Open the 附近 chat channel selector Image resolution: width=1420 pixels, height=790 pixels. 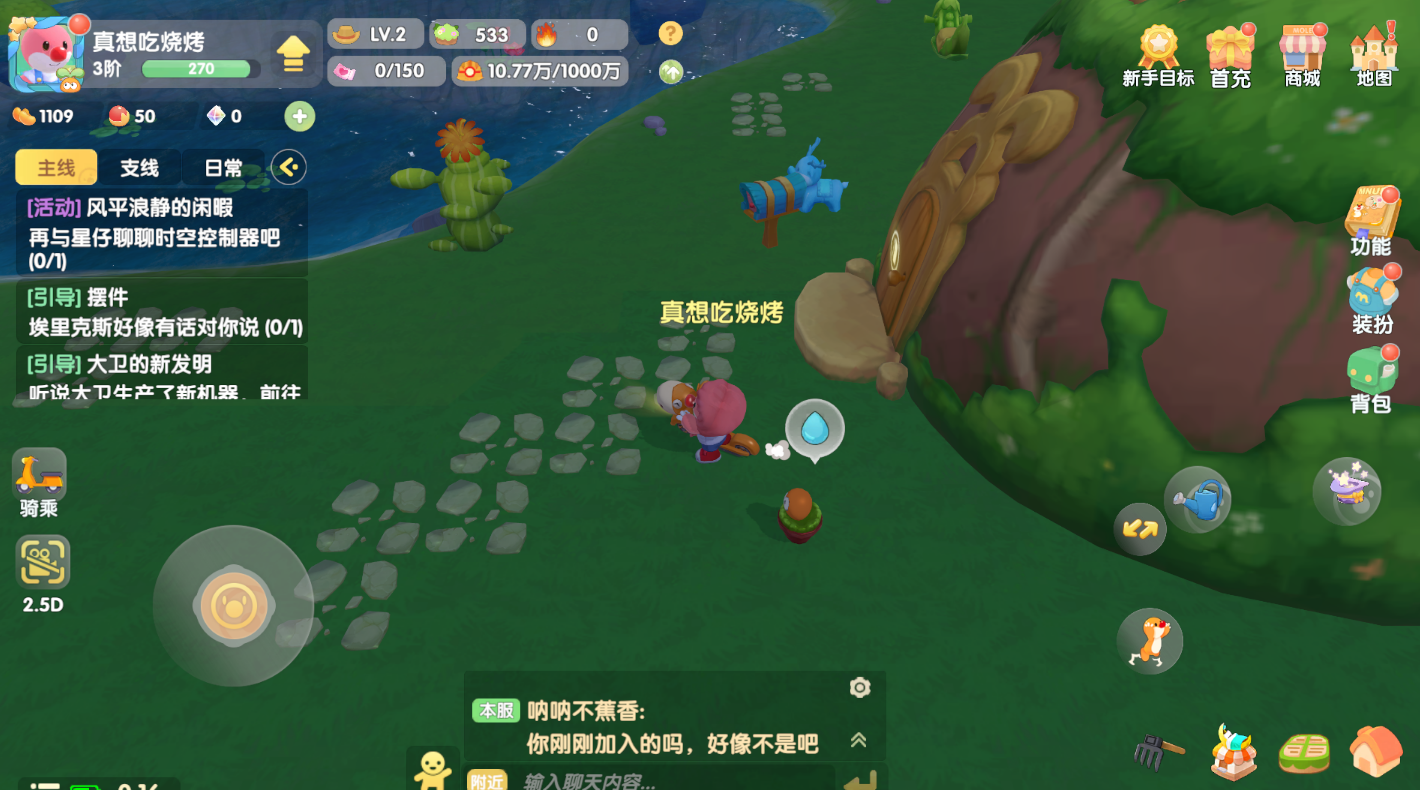490,779
